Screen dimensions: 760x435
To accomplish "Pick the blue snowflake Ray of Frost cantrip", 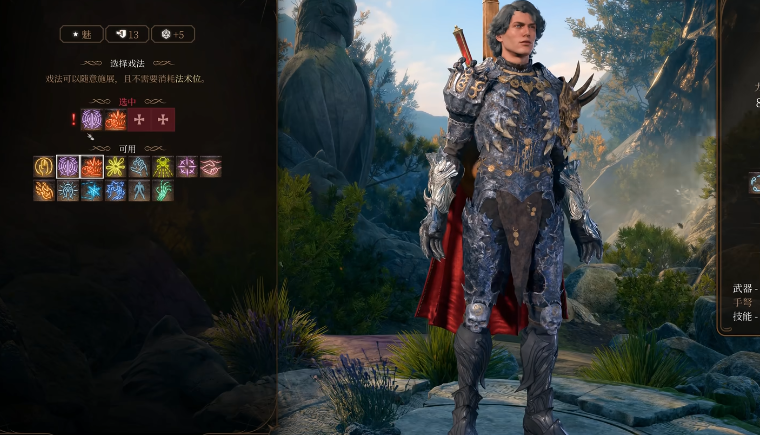I will pyautogui.click(x=92, y=191).
